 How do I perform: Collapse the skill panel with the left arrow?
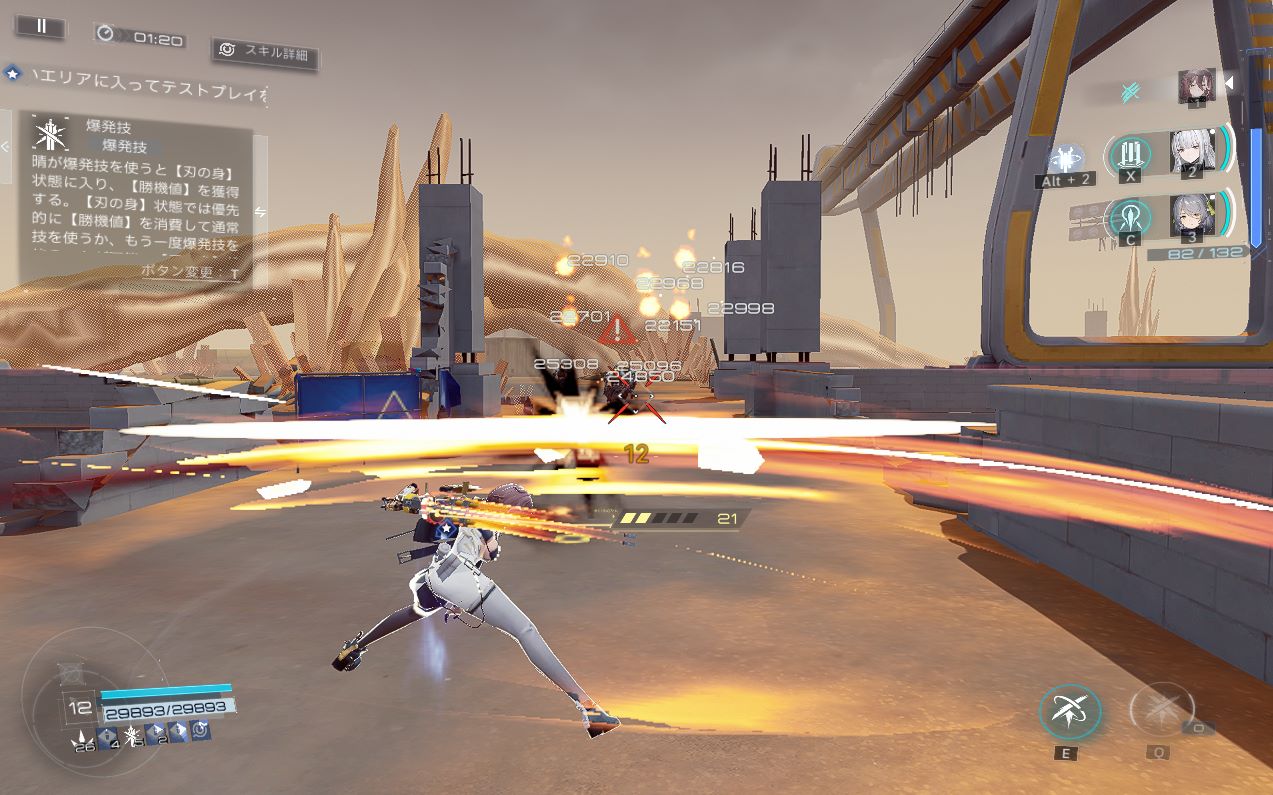6,146
